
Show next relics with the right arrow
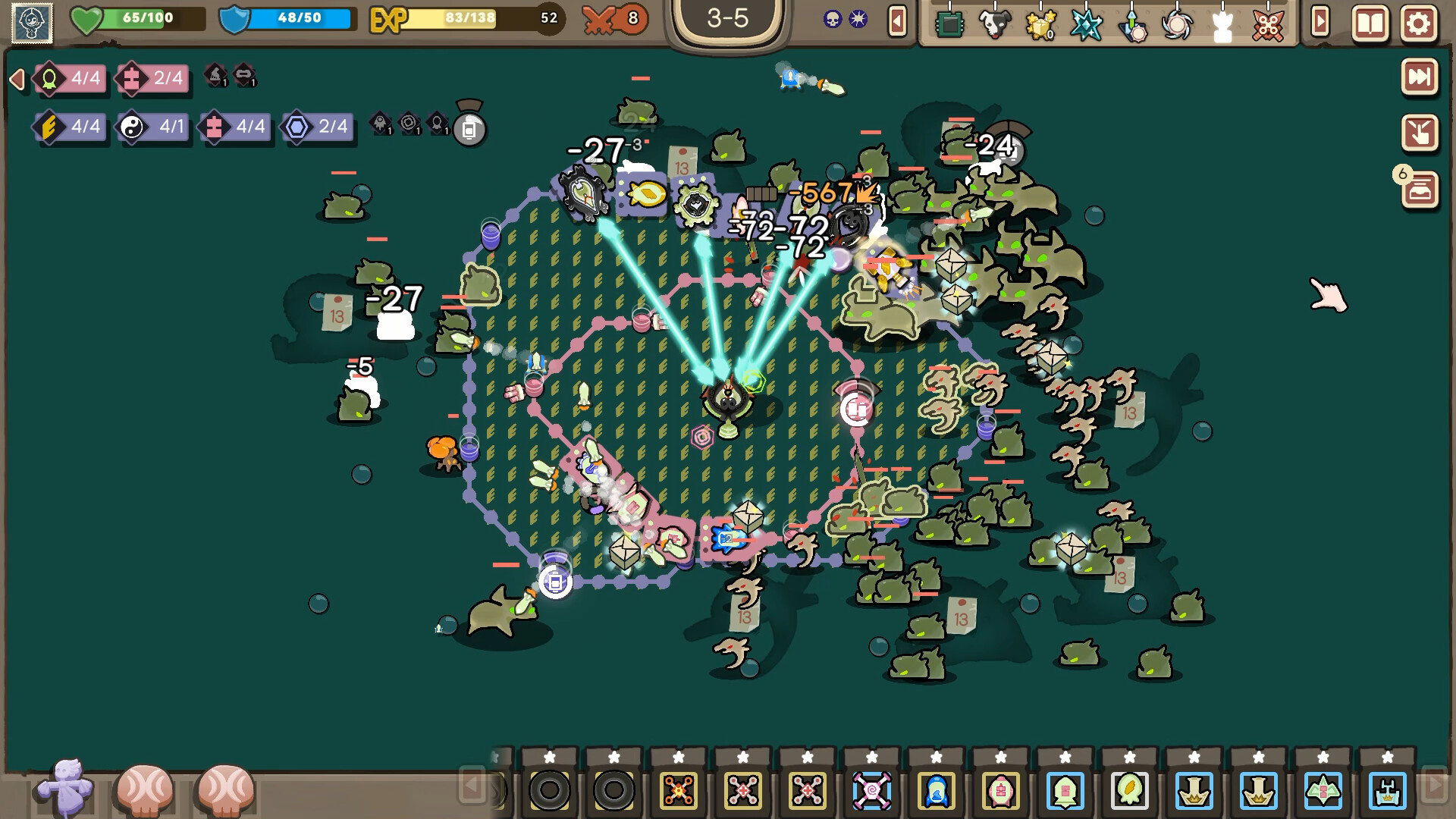click(x=1319, y=22)
